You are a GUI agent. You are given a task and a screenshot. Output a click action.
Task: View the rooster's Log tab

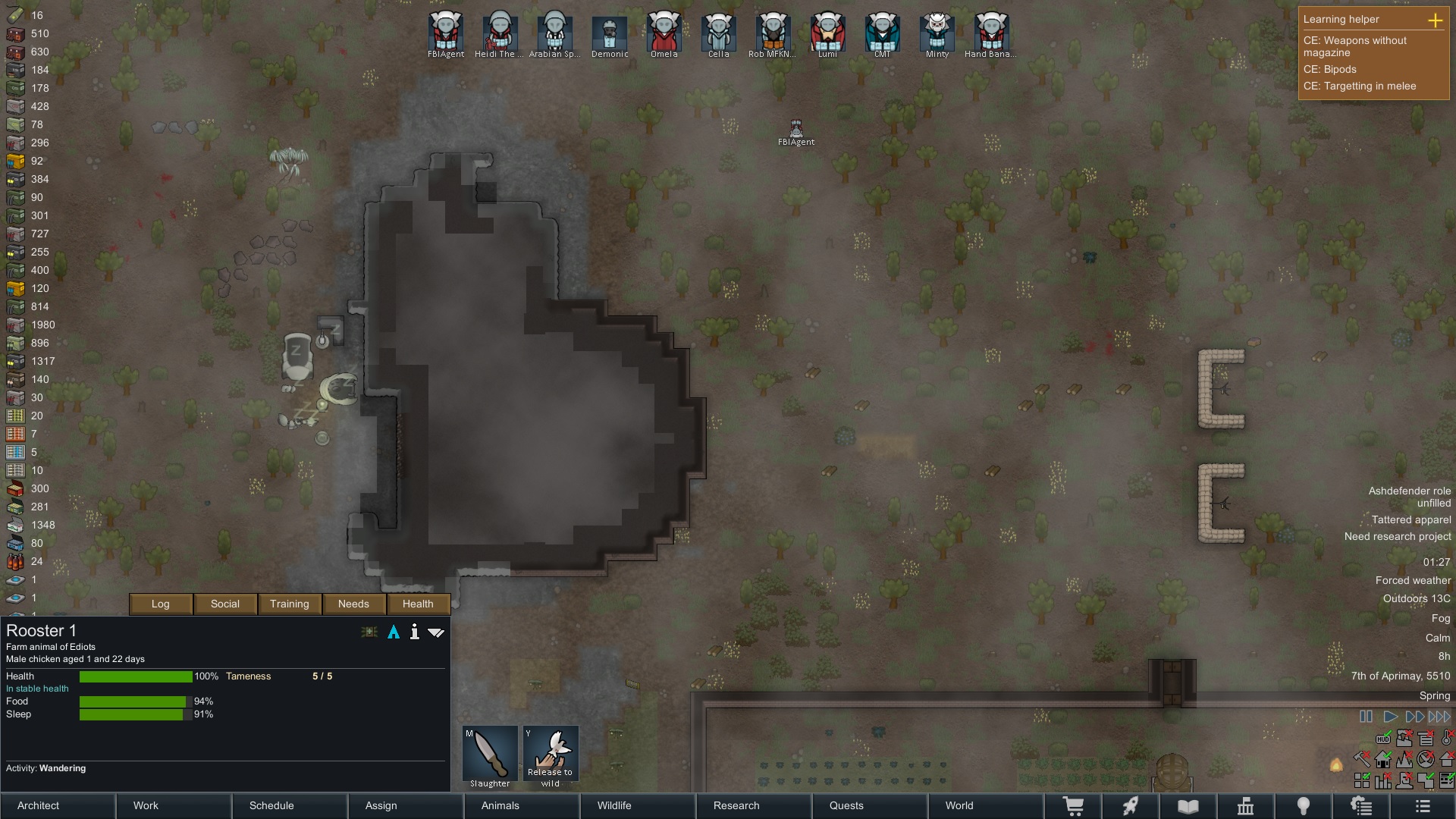point(161,604)
